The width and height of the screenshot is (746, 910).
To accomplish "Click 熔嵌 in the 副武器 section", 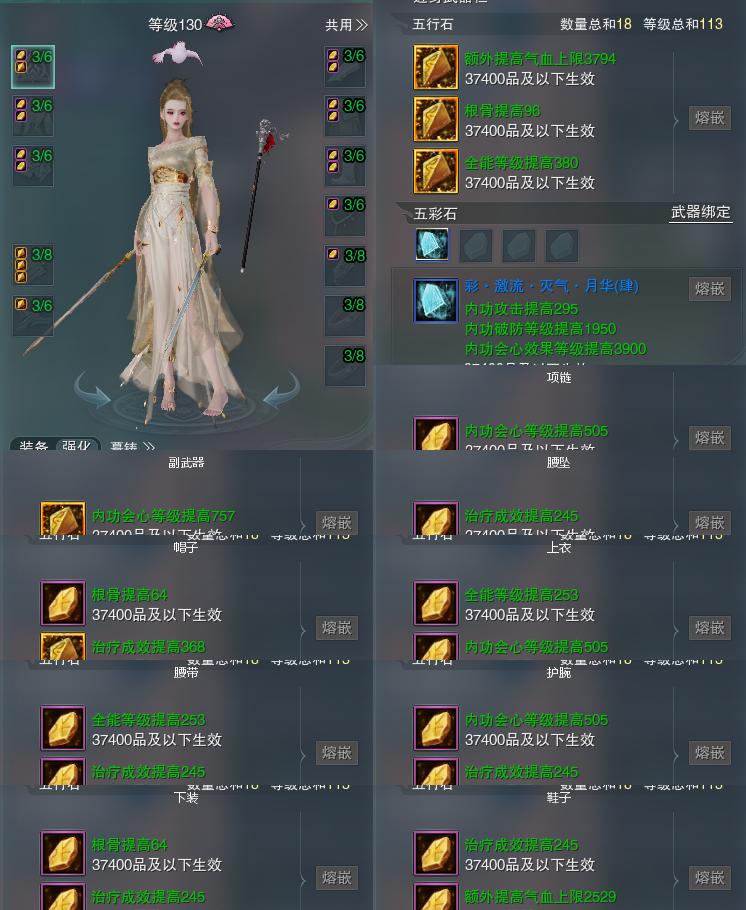I will click(x=336, y=523).
